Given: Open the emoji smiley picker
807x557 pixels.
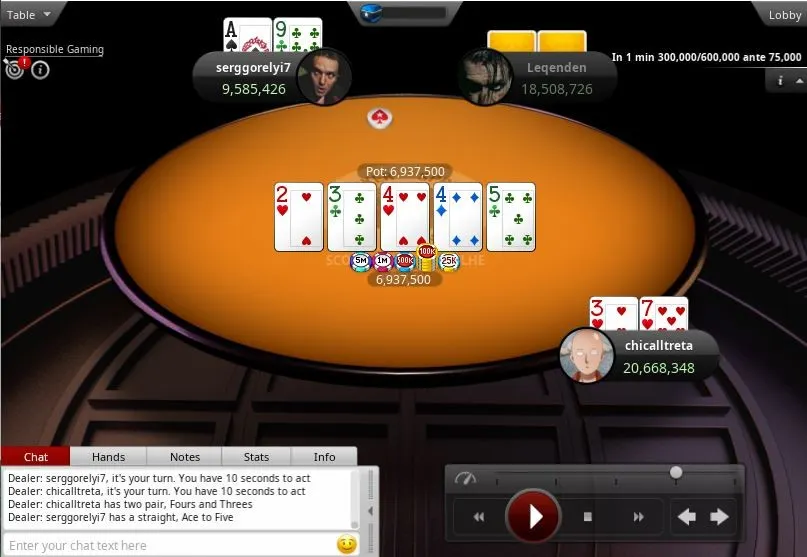Looking at the screenshot, I should click(347, 545).
